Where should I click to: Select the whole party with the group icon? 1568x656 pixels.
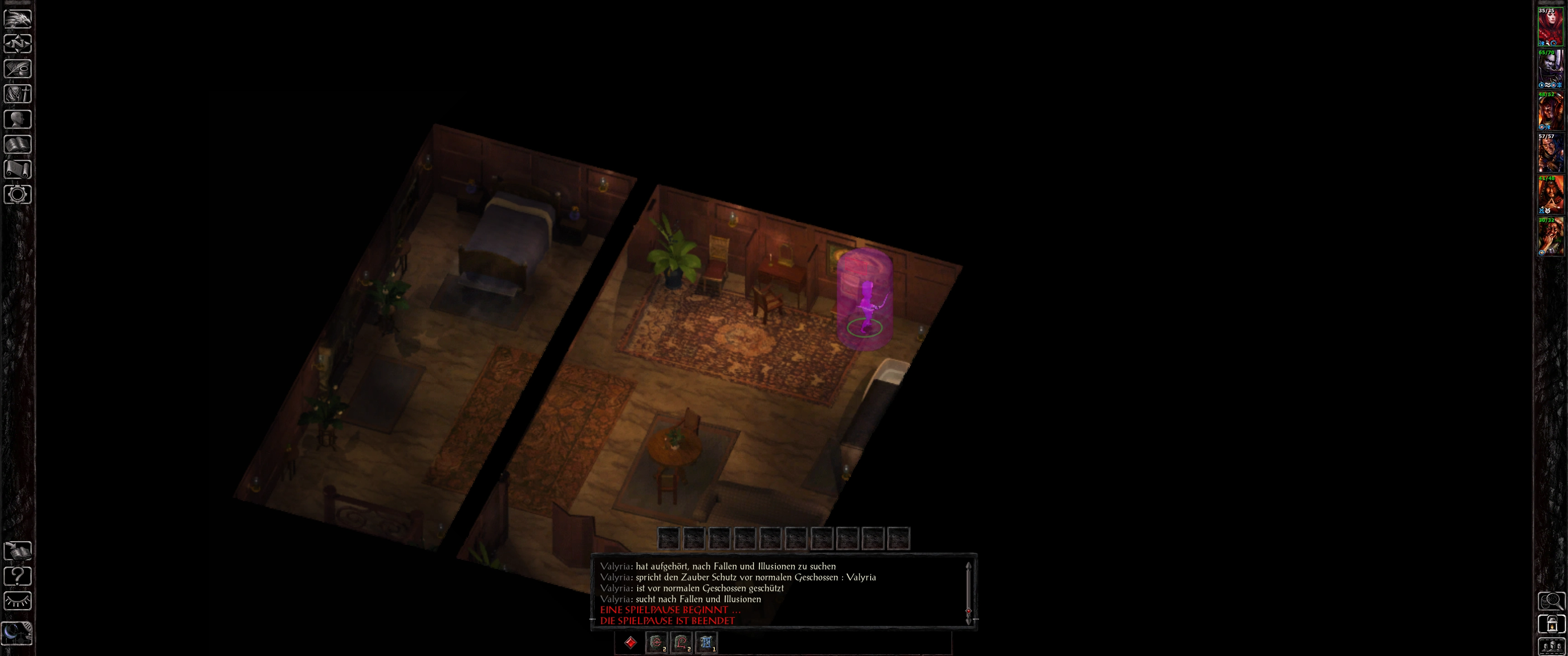[1551, 646]
